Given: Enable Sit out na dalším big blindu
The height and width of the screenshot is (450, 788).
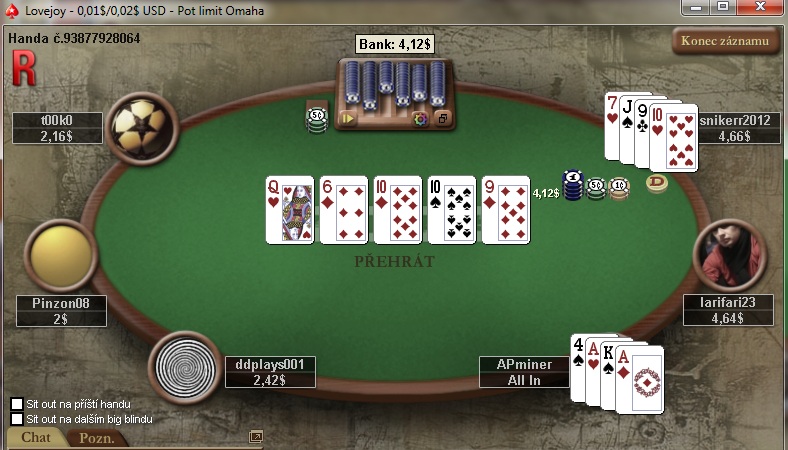Looking at the screenshot, I should point(17,419).
